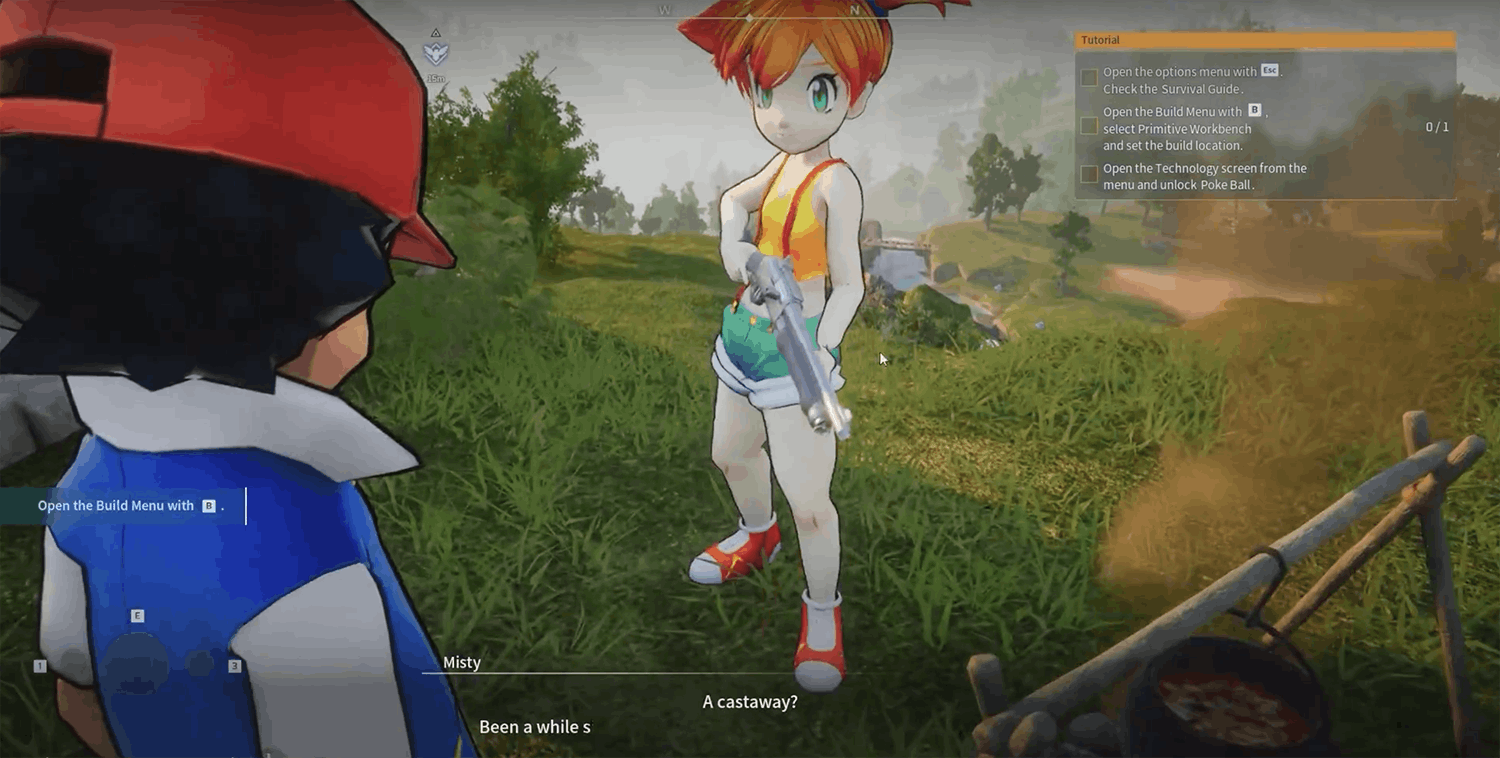Image resolution: width=1500 pixels, height=758 pixels.
Task: Select the winged waypoint marker showing 15m
Action: click(436, 54)
